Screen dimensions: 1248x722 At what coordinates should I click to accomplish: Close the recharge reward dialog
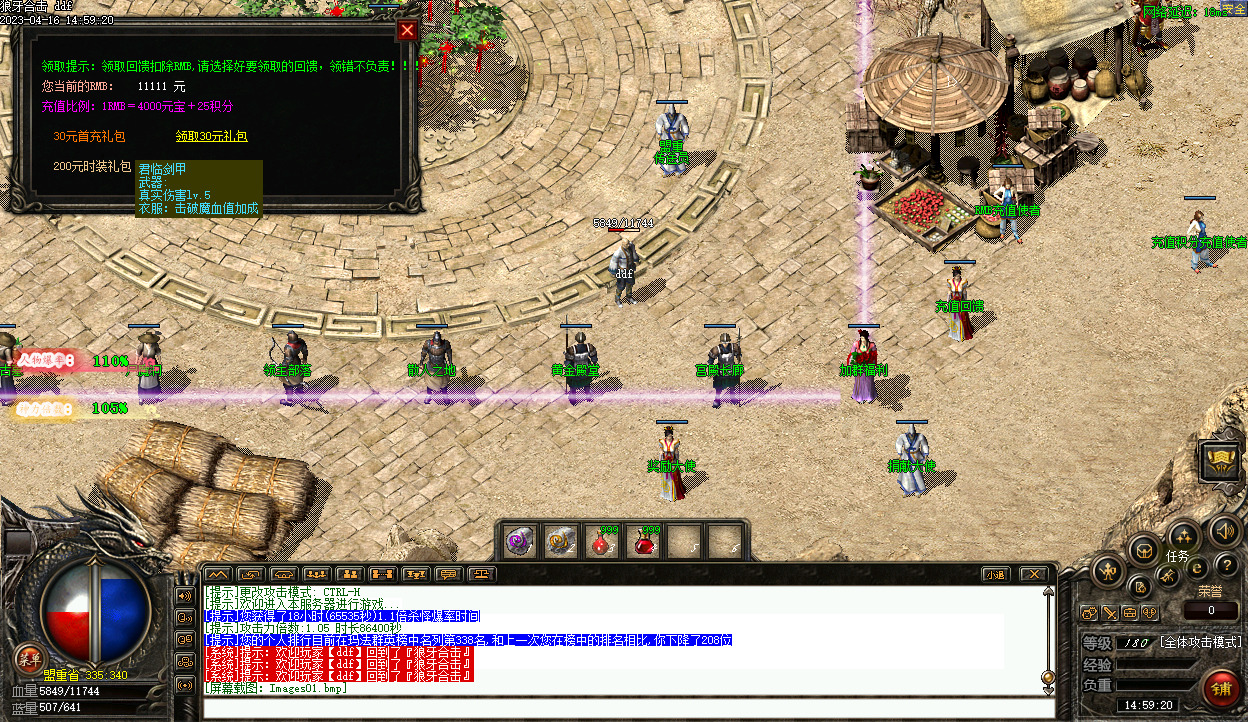pos(407,30)
